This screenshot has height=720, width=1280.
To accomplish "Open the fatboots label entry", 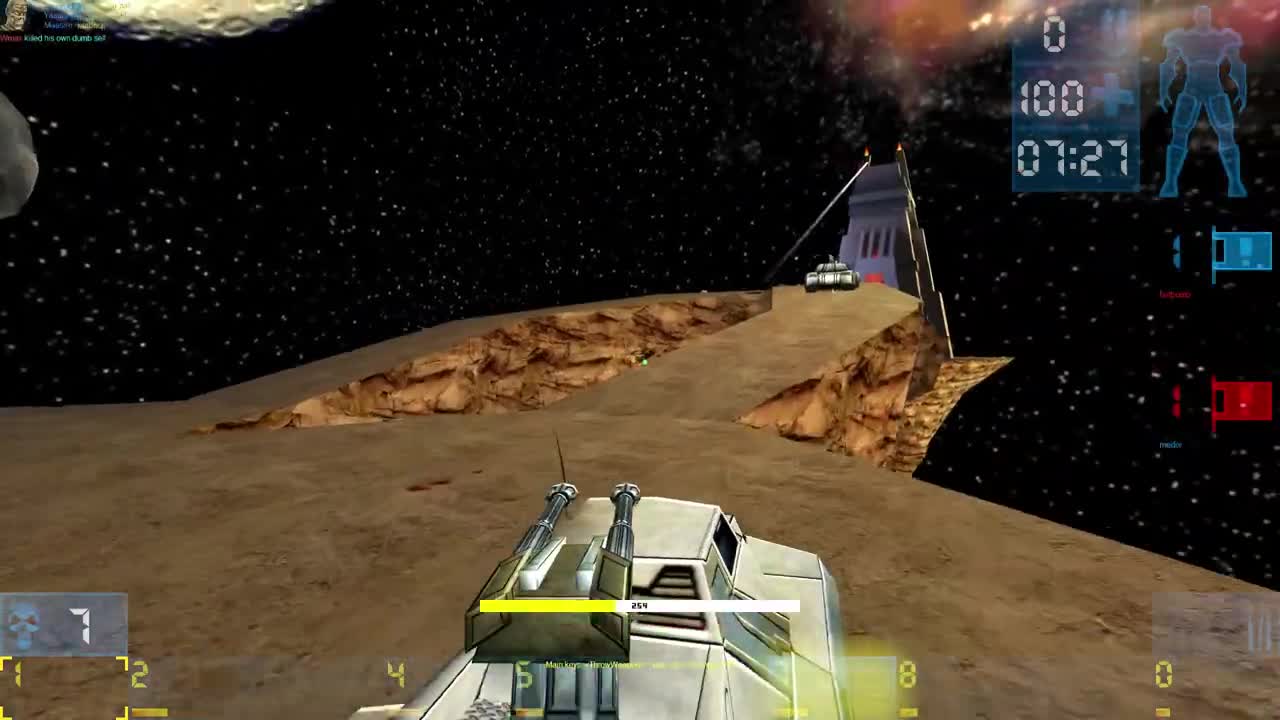I will [1177, 295].
